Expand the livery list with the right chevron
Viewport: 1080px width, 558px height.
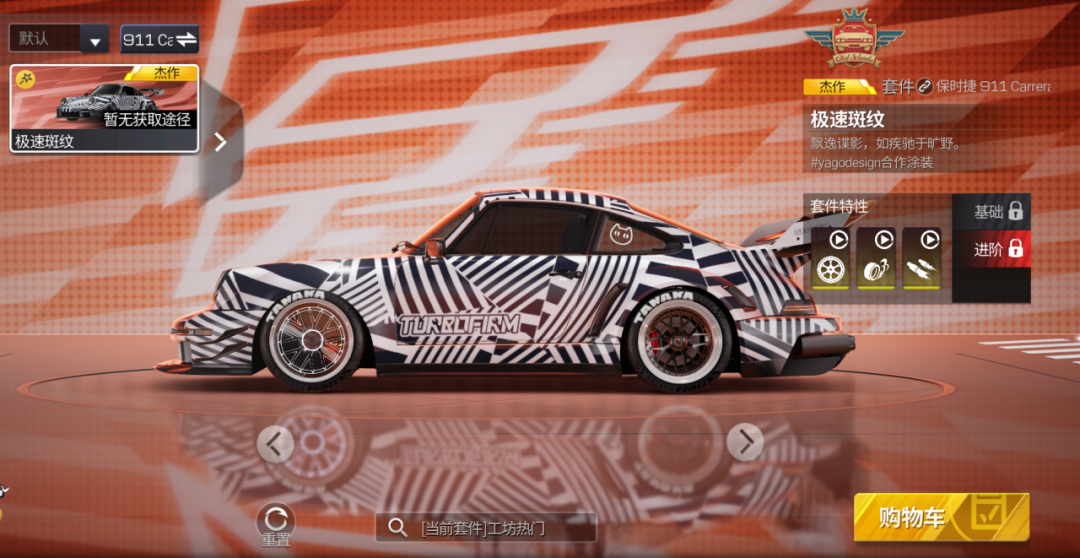220,142
